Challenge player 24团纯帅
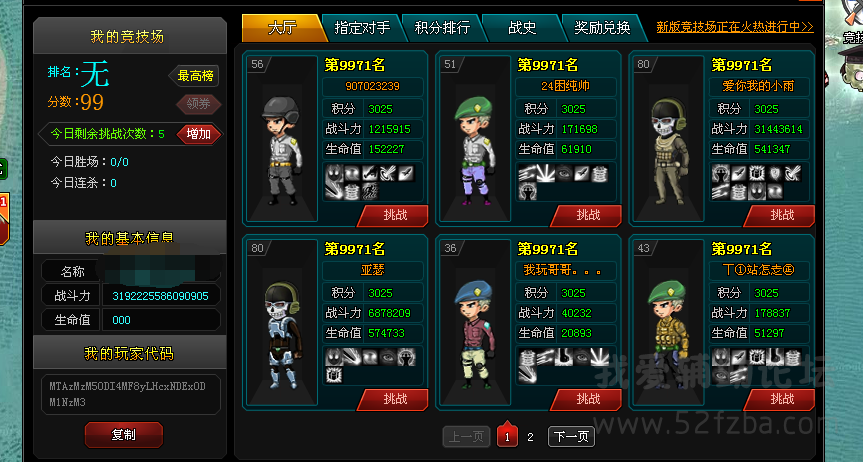 587,215
